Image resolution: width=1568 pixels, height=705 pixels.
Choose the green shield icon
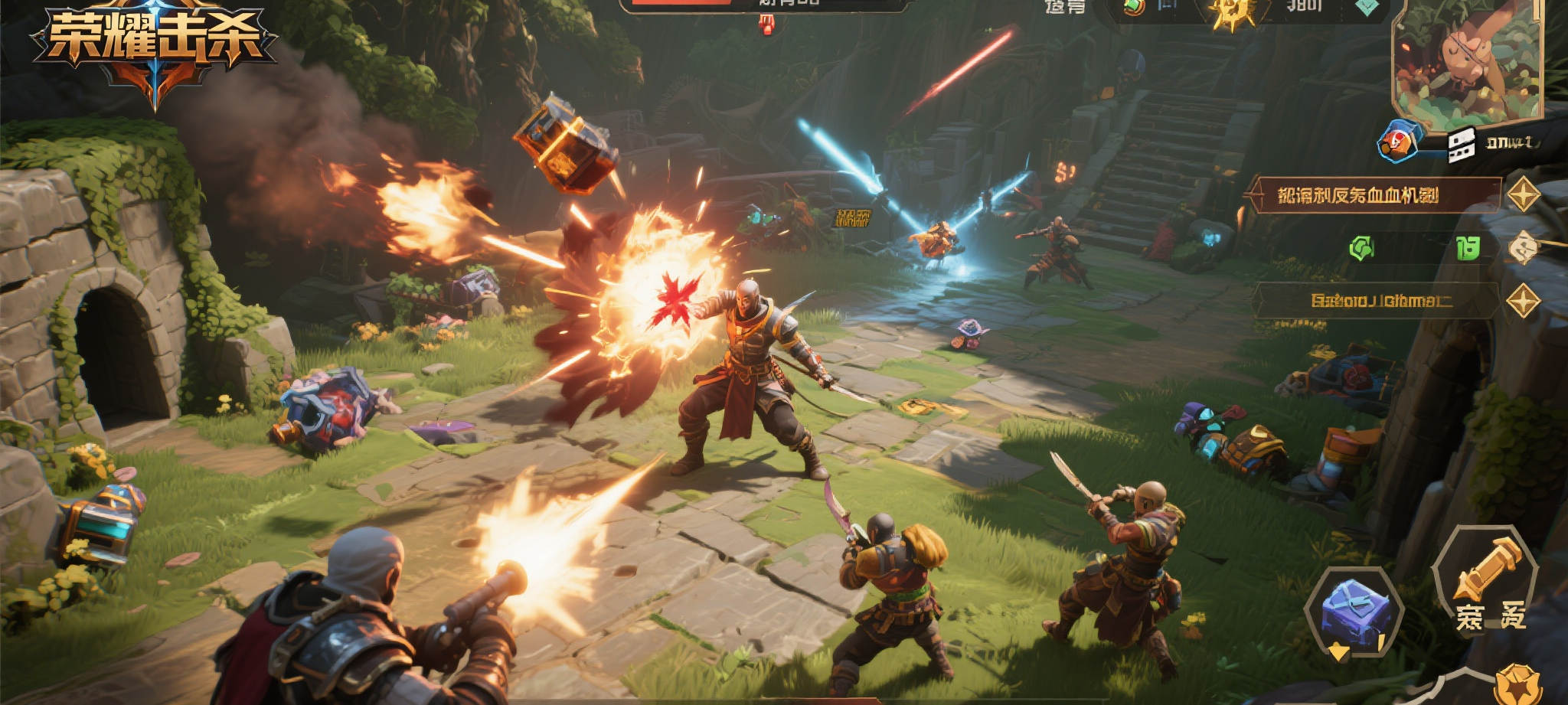pyautogui.click(x=1361, y=248)
